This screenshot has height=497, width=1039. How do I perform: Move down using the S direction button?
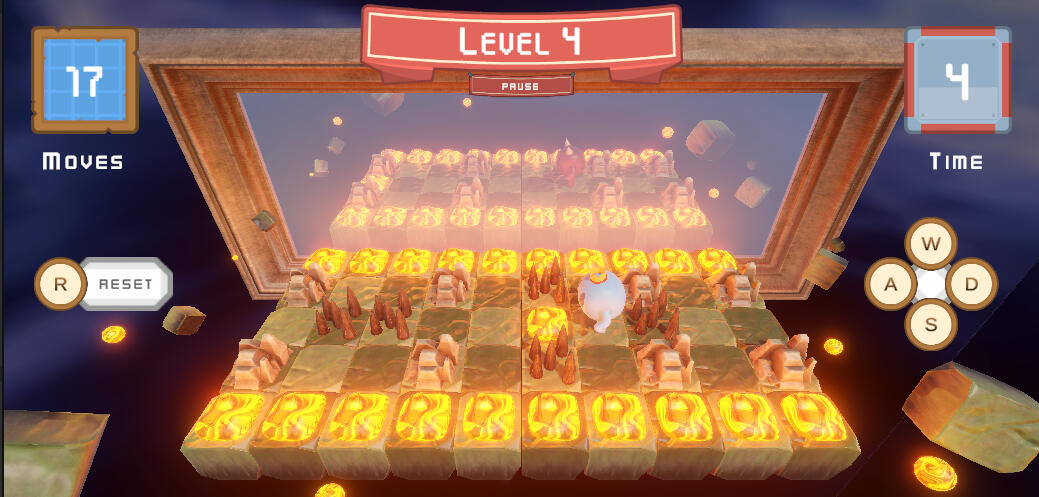point(931,325)
